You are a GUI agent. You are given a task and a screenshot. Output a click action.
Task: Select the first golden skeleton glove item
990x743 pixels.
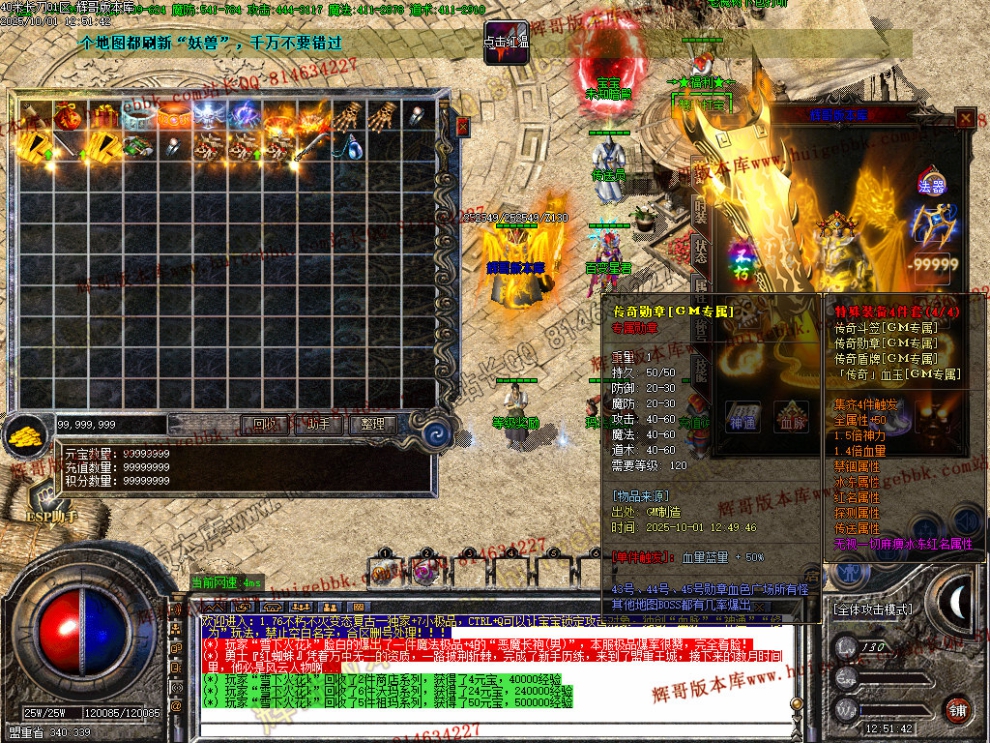click(x=345, y=117)
